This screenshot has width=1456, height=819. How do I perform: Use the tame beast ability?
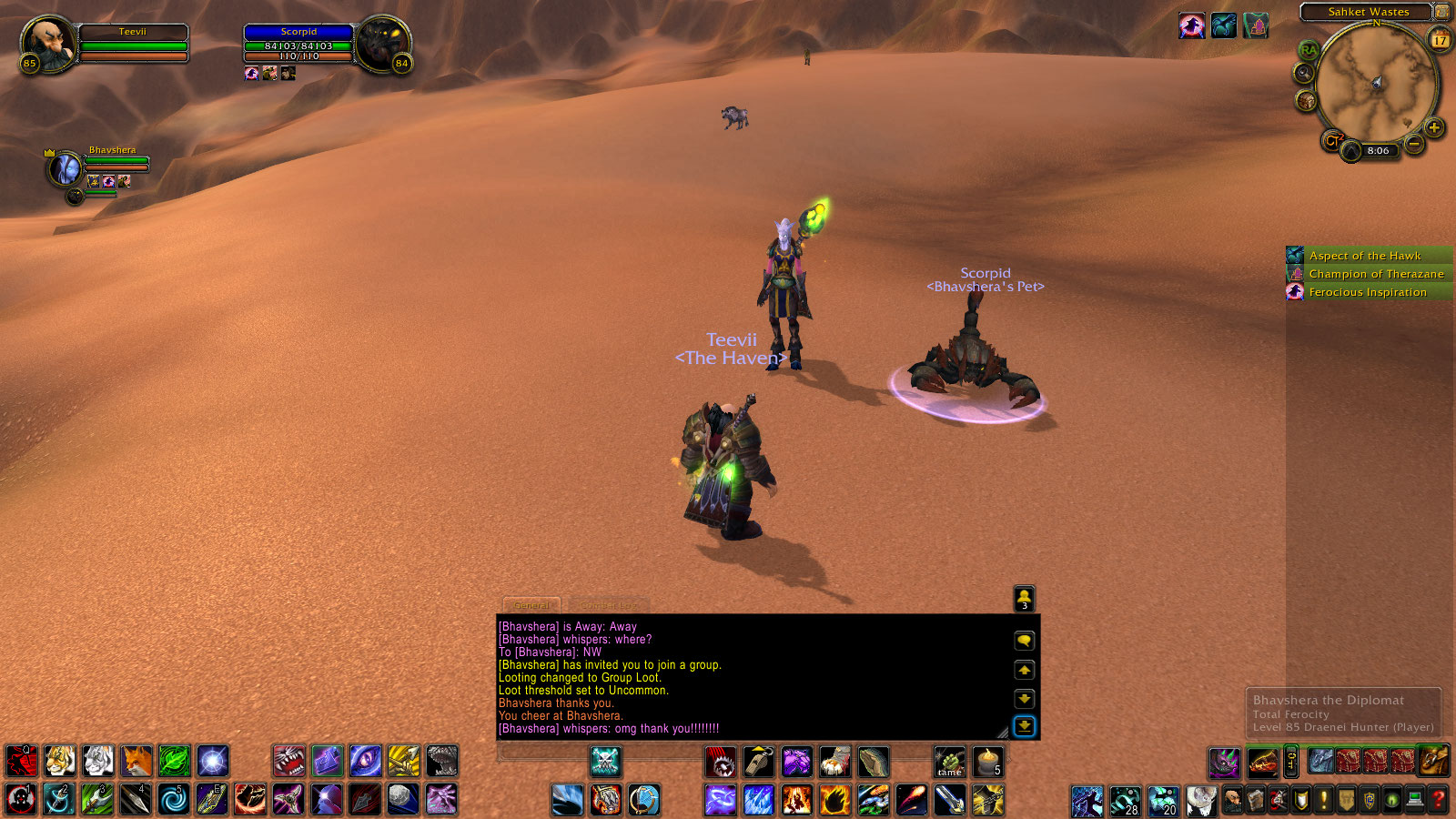(x=949, y=762)
